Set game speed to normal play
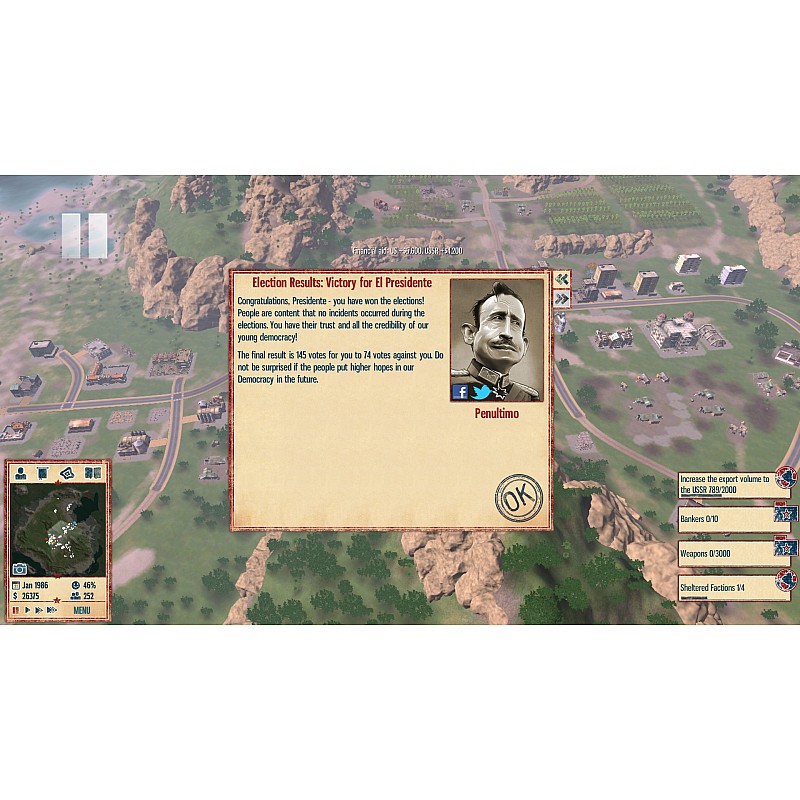Image resolution: width=800 pixels, height=800 pixels. 28,610
